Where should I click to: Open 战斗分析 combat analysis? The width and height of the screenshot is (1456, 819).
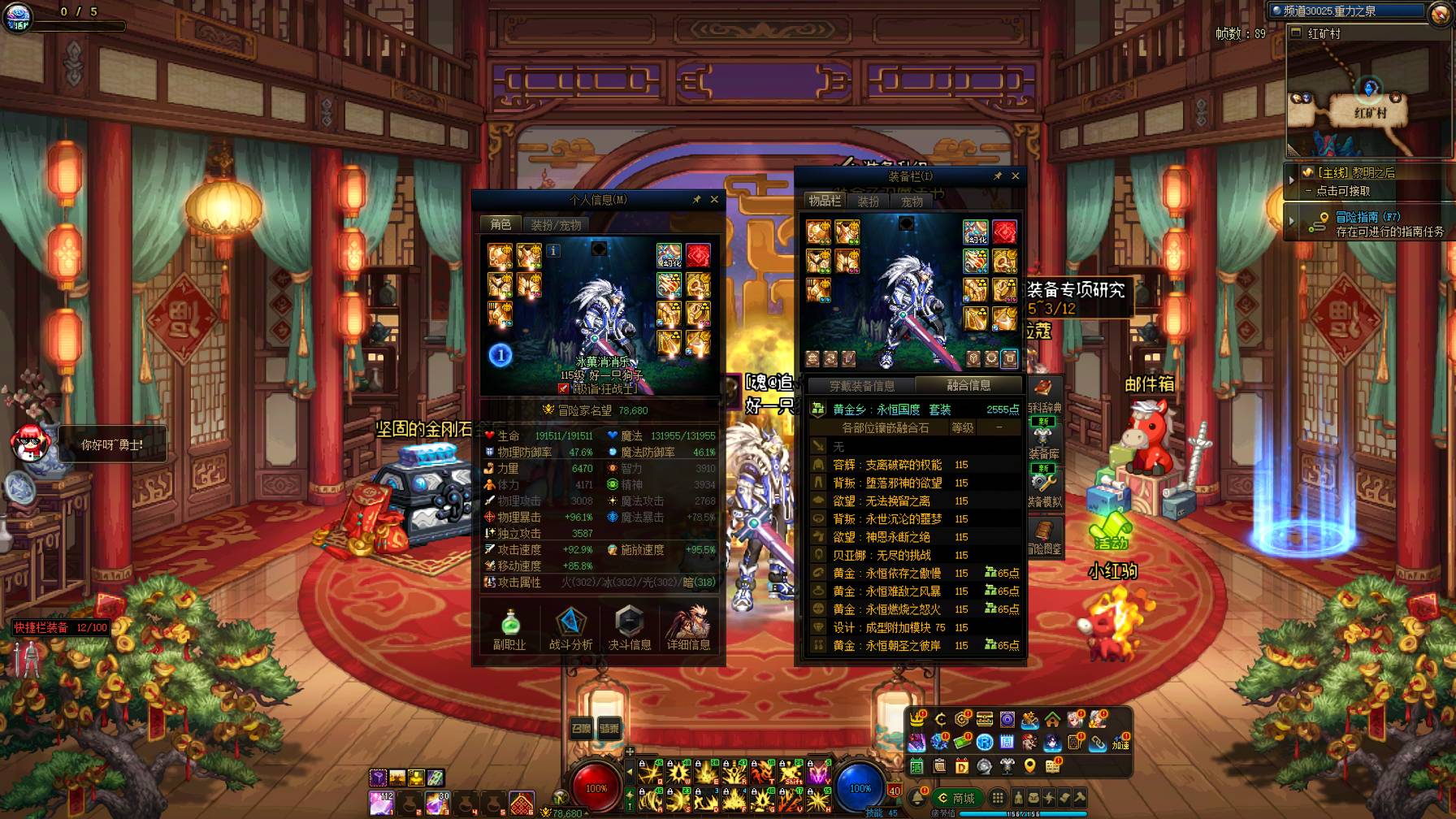(x=570, y=629)
